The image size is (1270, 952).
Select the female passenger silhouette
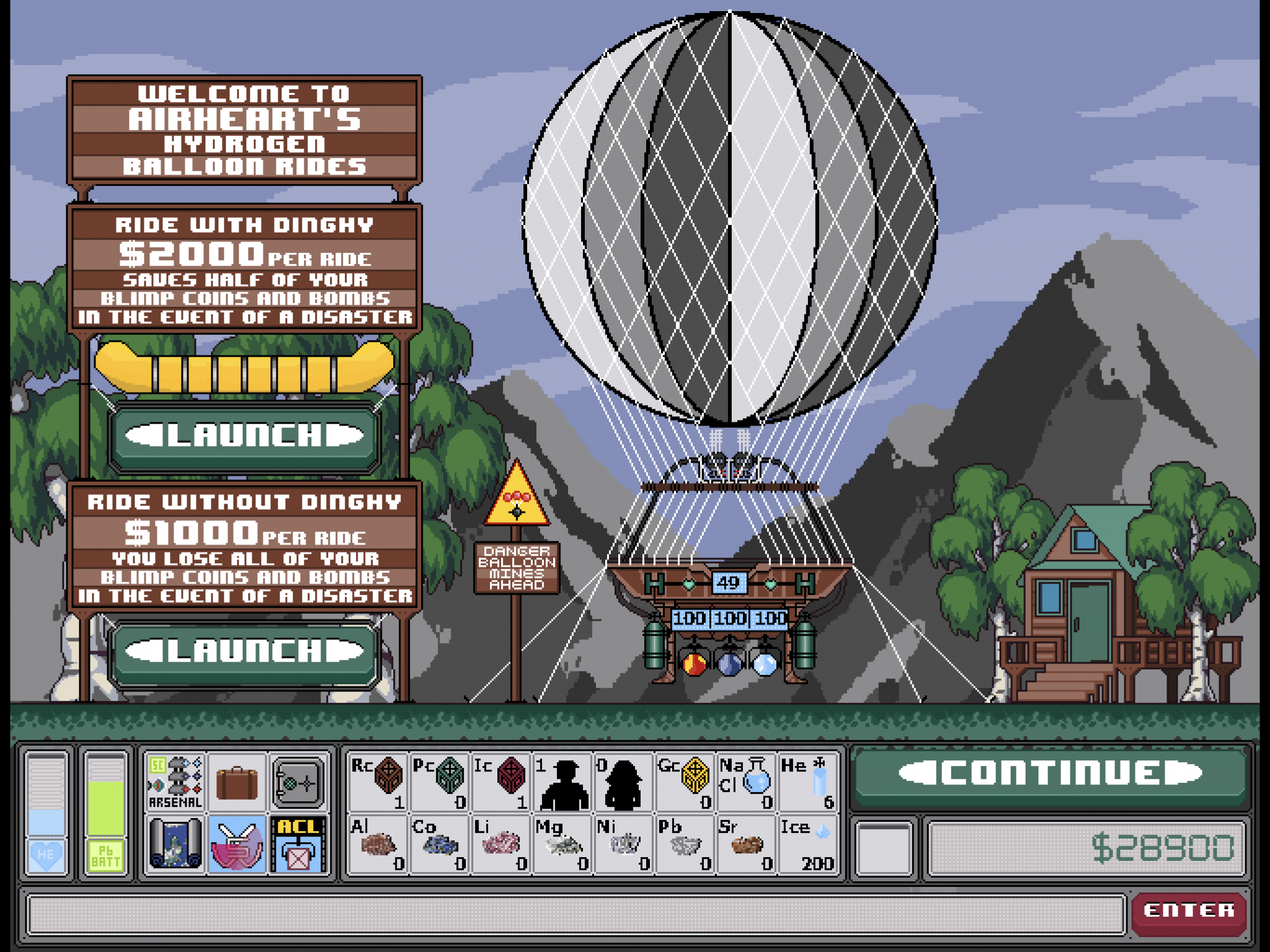(x=623, y=780)
